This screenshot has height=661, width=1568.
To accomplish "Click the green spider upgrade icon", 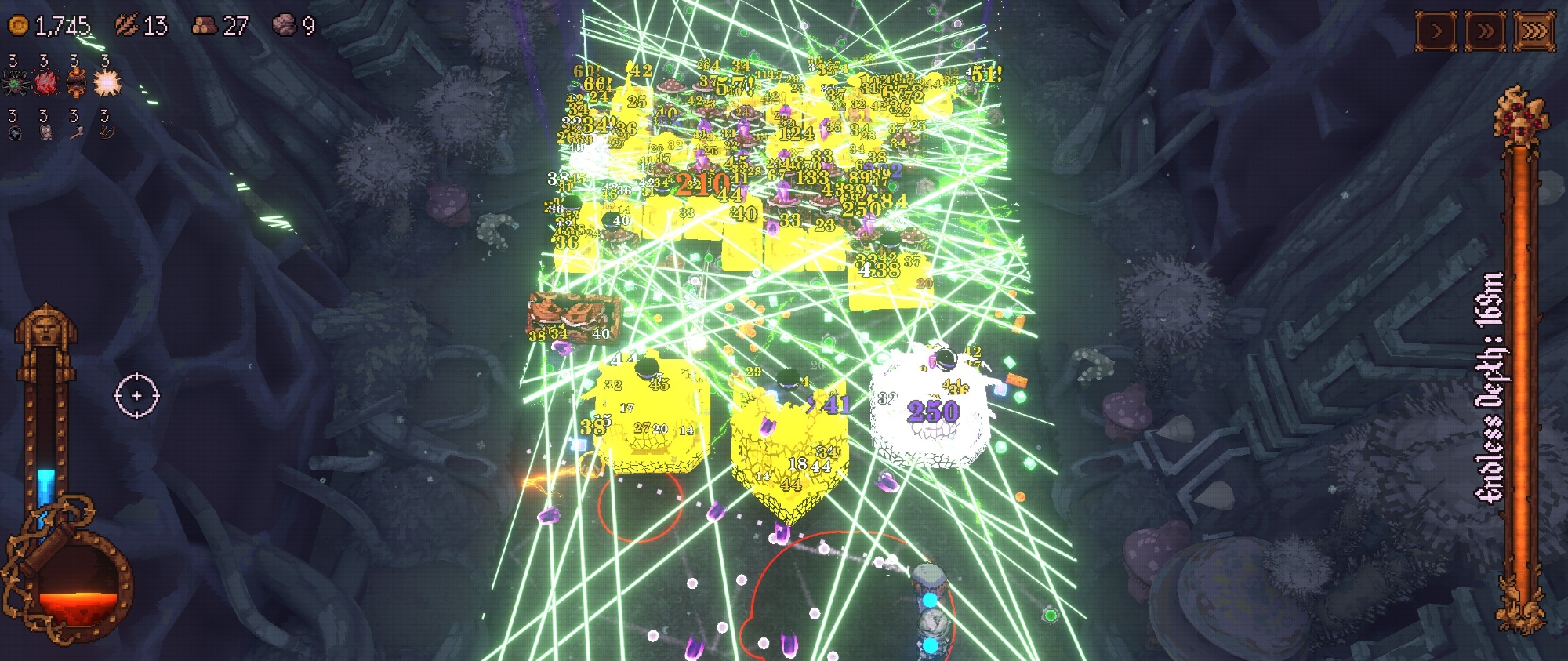I will 15,82.
